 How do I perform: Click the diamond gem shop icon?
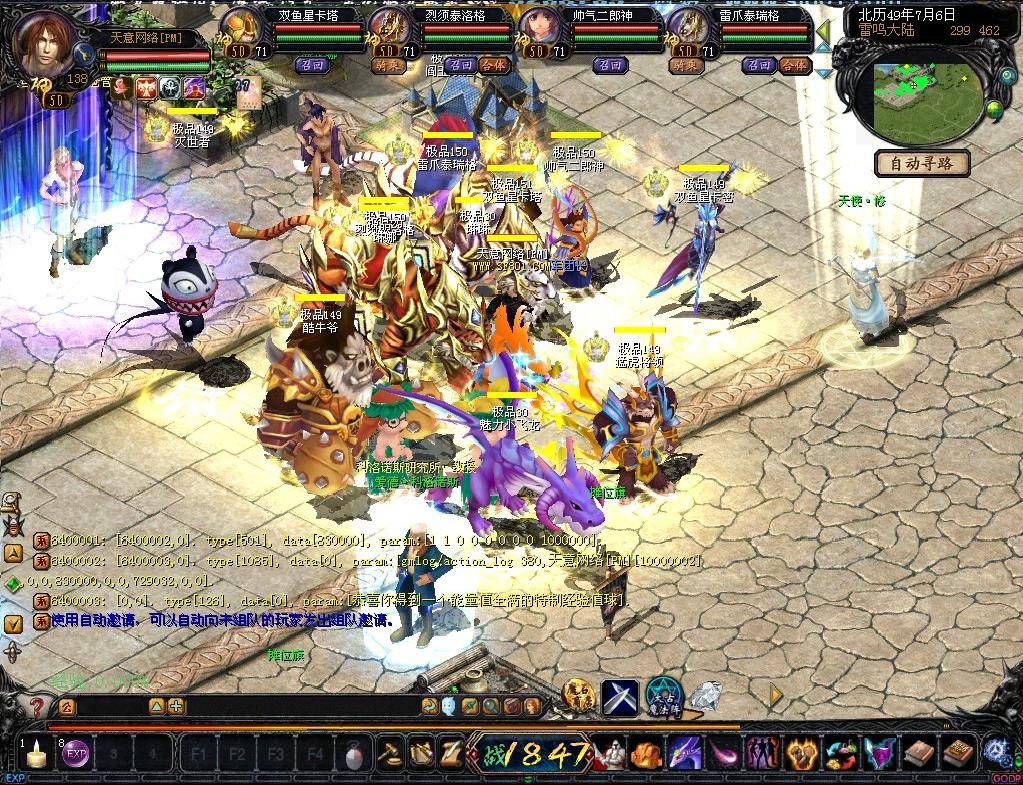point(707,696)
